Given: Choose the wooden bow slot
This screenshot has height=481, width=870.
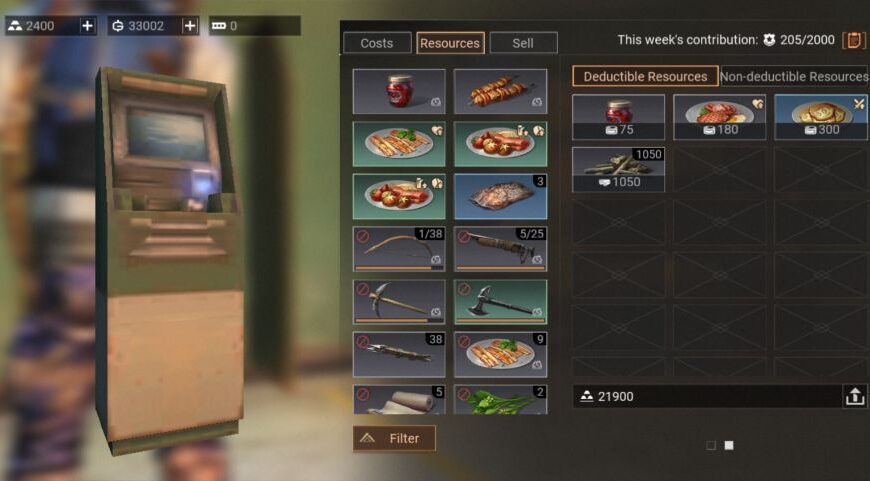Looking at the screenshot, I should click(399, 248).
